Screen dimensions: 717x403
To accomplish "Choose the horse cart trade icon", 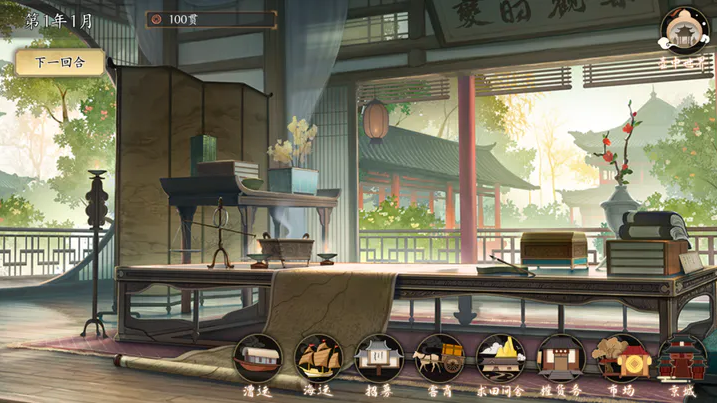I will coord(440,359).
